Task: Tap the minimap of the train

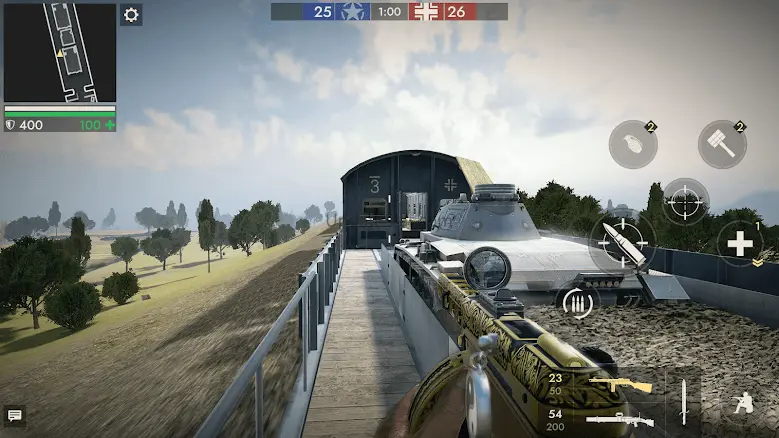Action: 60,52
